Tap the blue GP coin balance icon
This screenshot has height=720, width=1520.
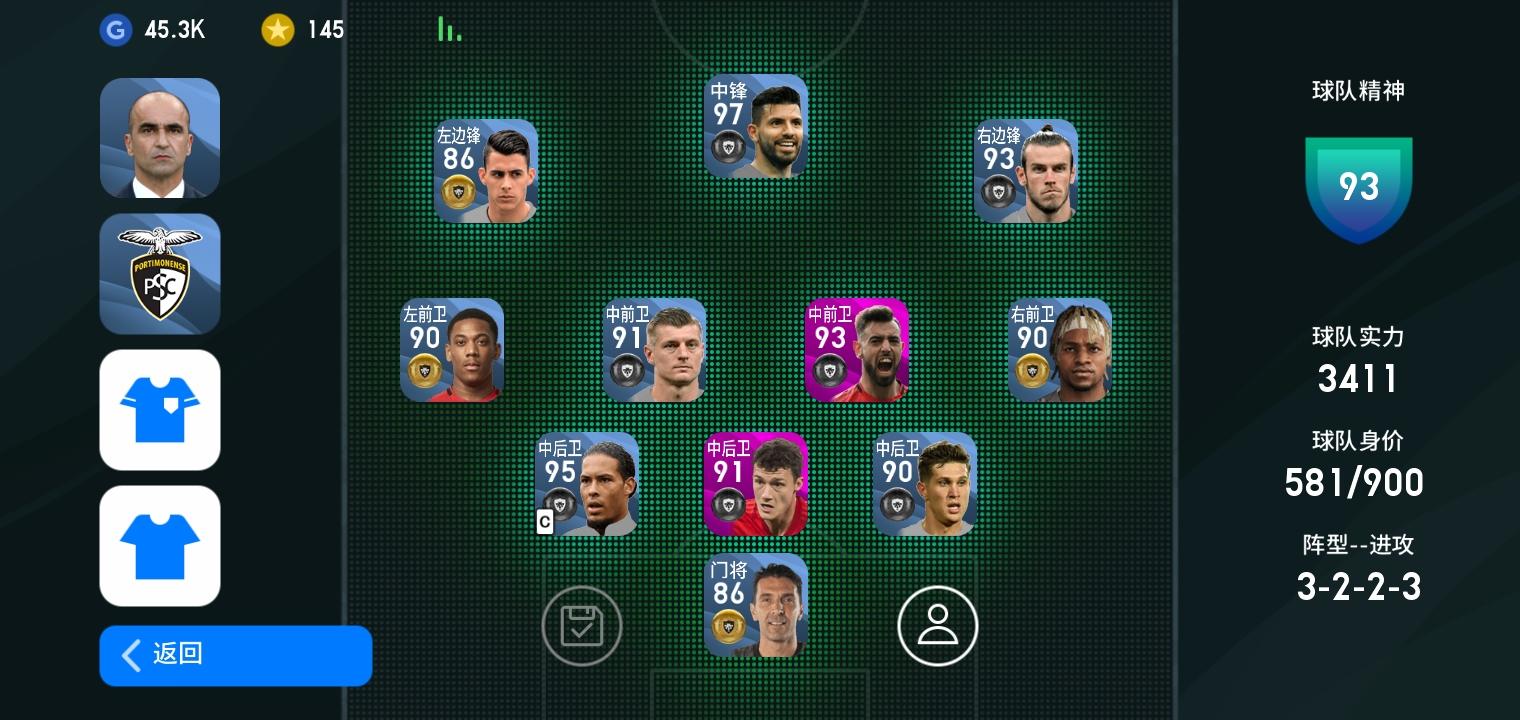click(116, 30)
